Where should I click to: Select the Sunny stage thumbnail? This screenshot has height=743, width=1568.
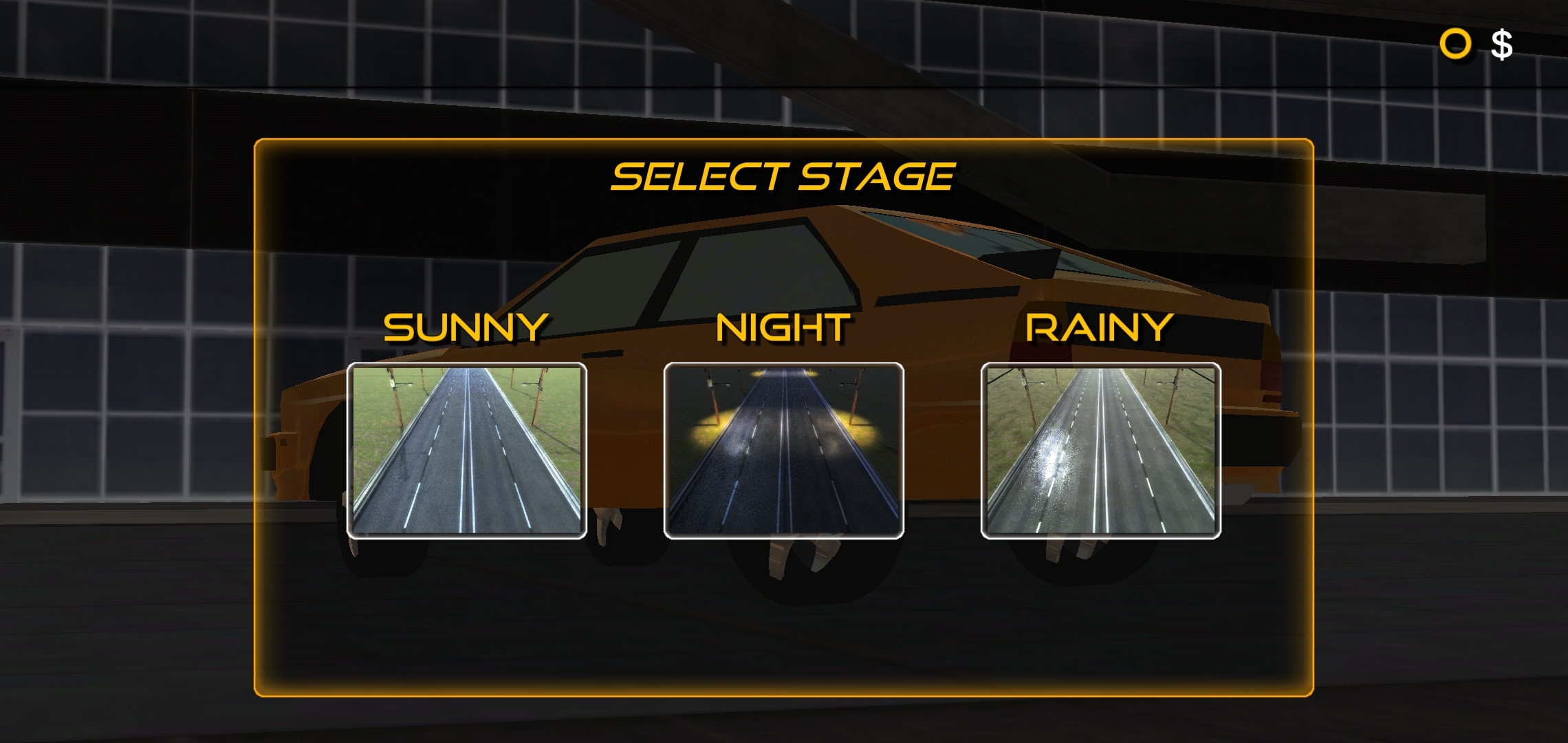(466, 451)
